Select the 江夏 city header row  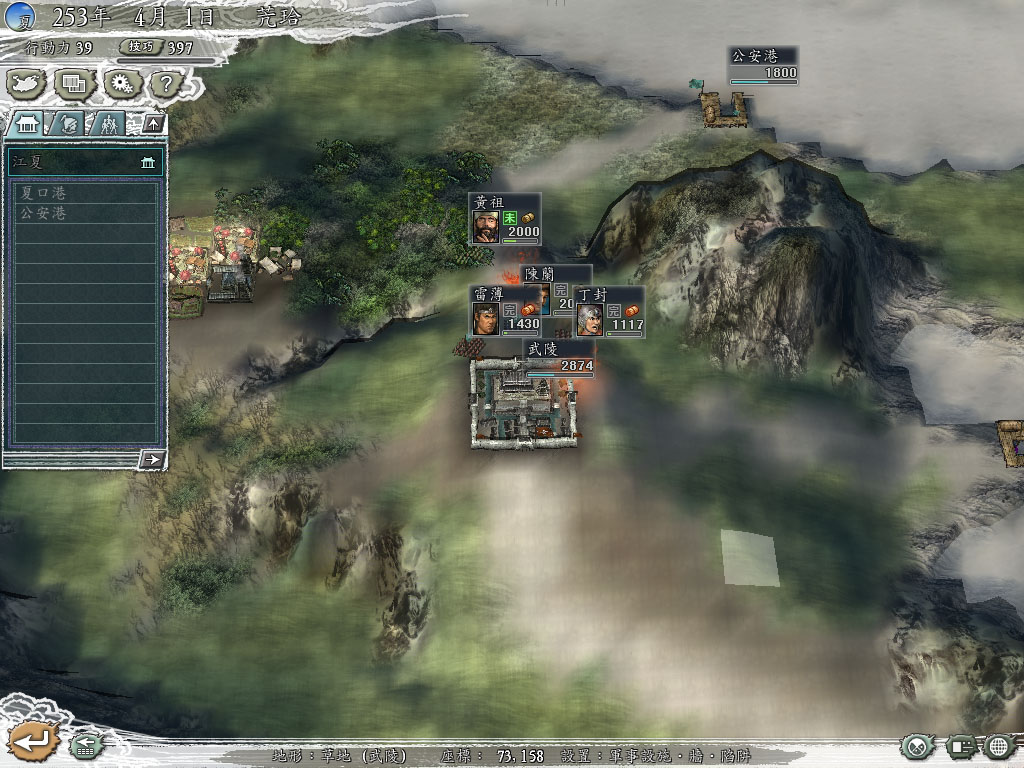(x=85, y=161)
